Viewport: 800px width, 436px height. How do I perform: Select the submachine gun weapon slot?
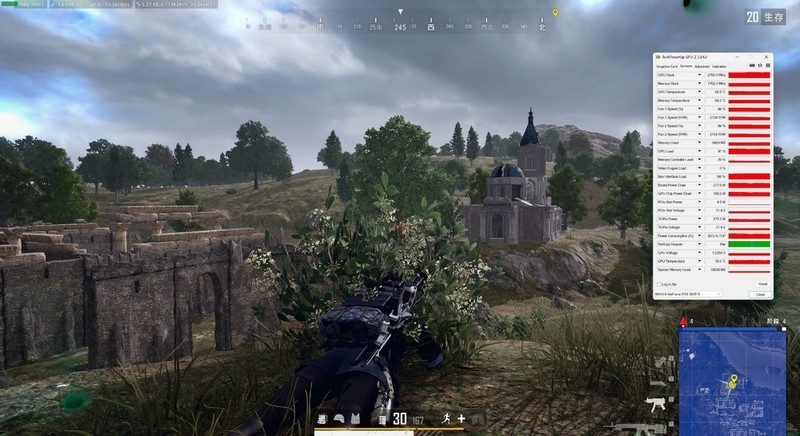pyautogui.click(x=656, y=404)
